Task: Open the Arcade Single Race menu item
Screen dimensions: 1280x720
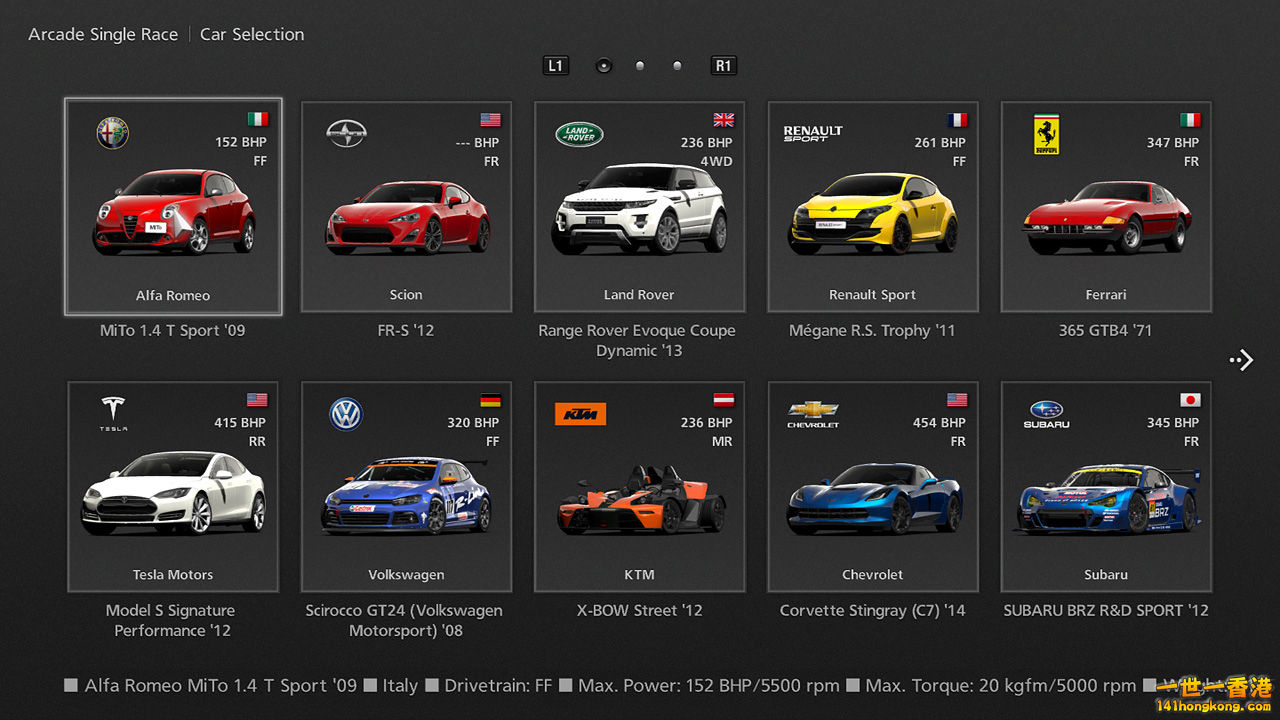Action: coord(102,33)
